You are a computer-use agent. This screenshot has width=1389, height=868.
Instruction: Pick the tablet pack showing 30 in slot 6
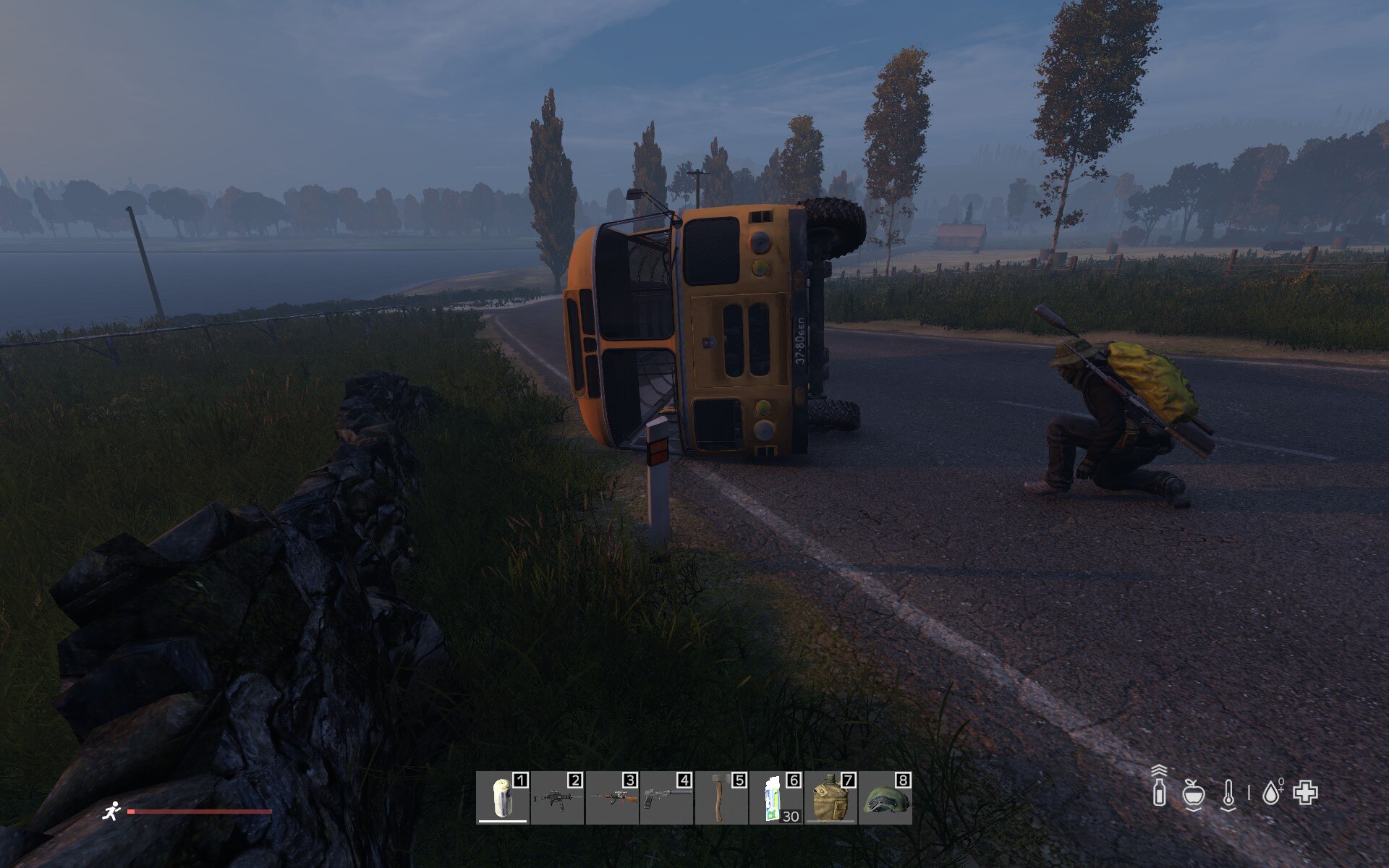pyautogui.click(x=776, y=798)
